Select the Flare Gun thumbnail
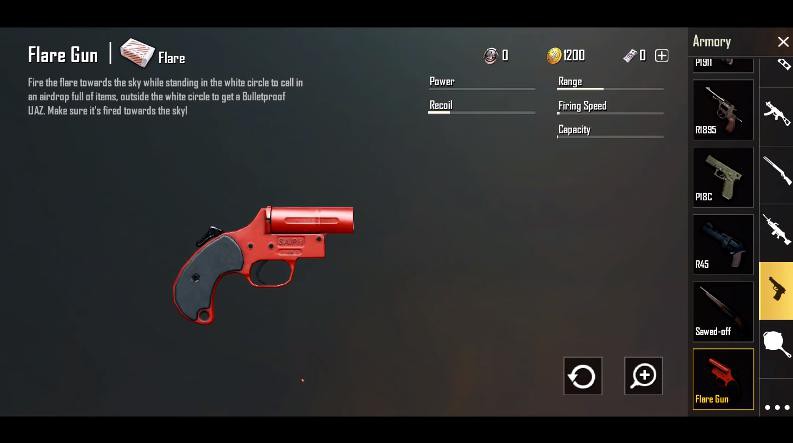793x443 pixels. (x=723, y=378)
